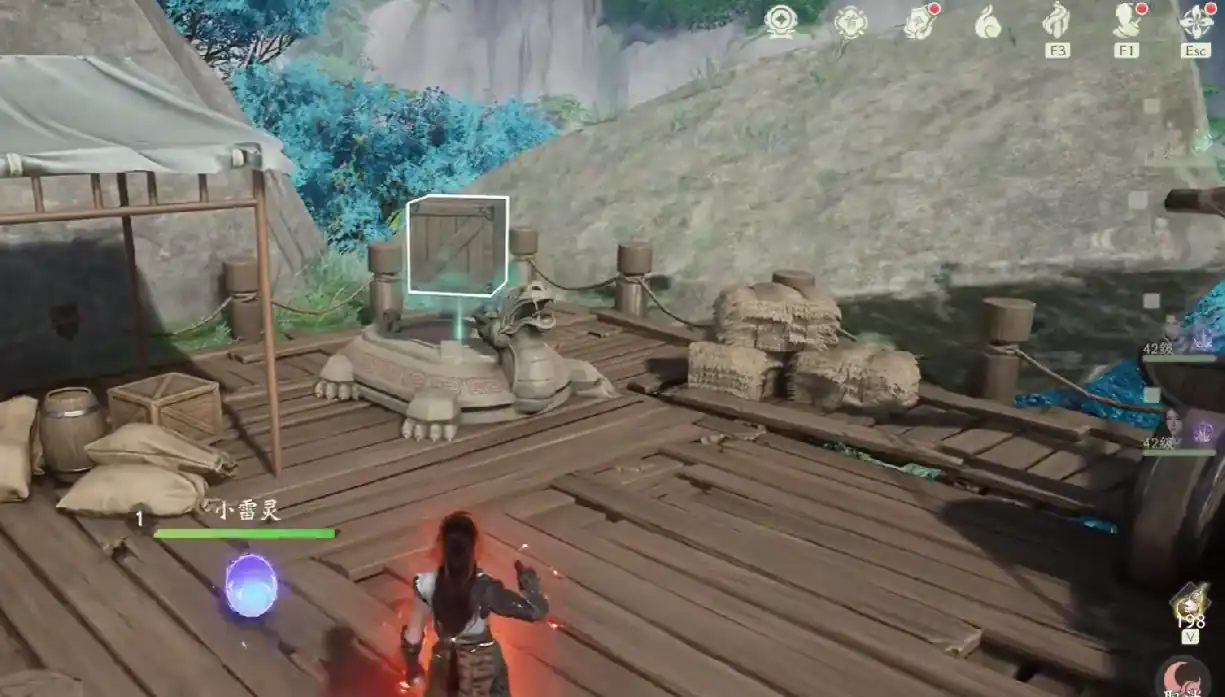Open the main menu pinwheel icon
This screenshot has height=697, width=1225.
1196,20
